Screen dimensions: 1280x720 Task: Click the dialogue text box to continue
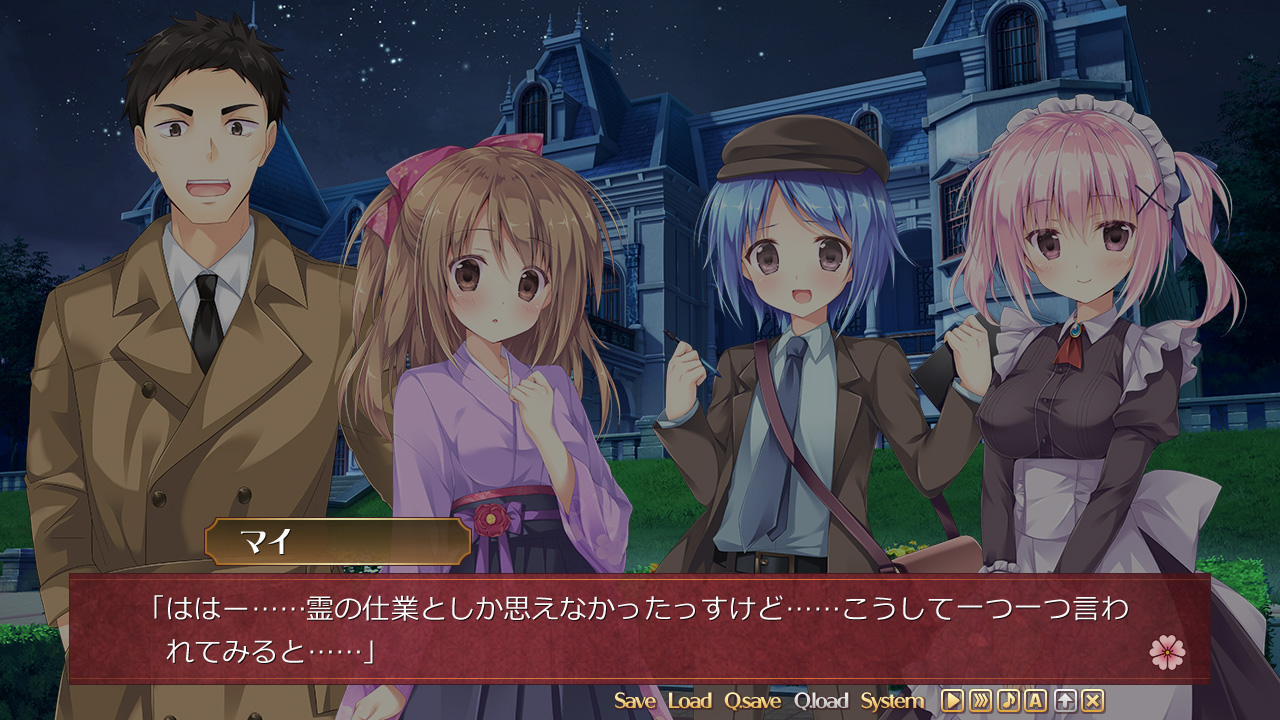640,628
